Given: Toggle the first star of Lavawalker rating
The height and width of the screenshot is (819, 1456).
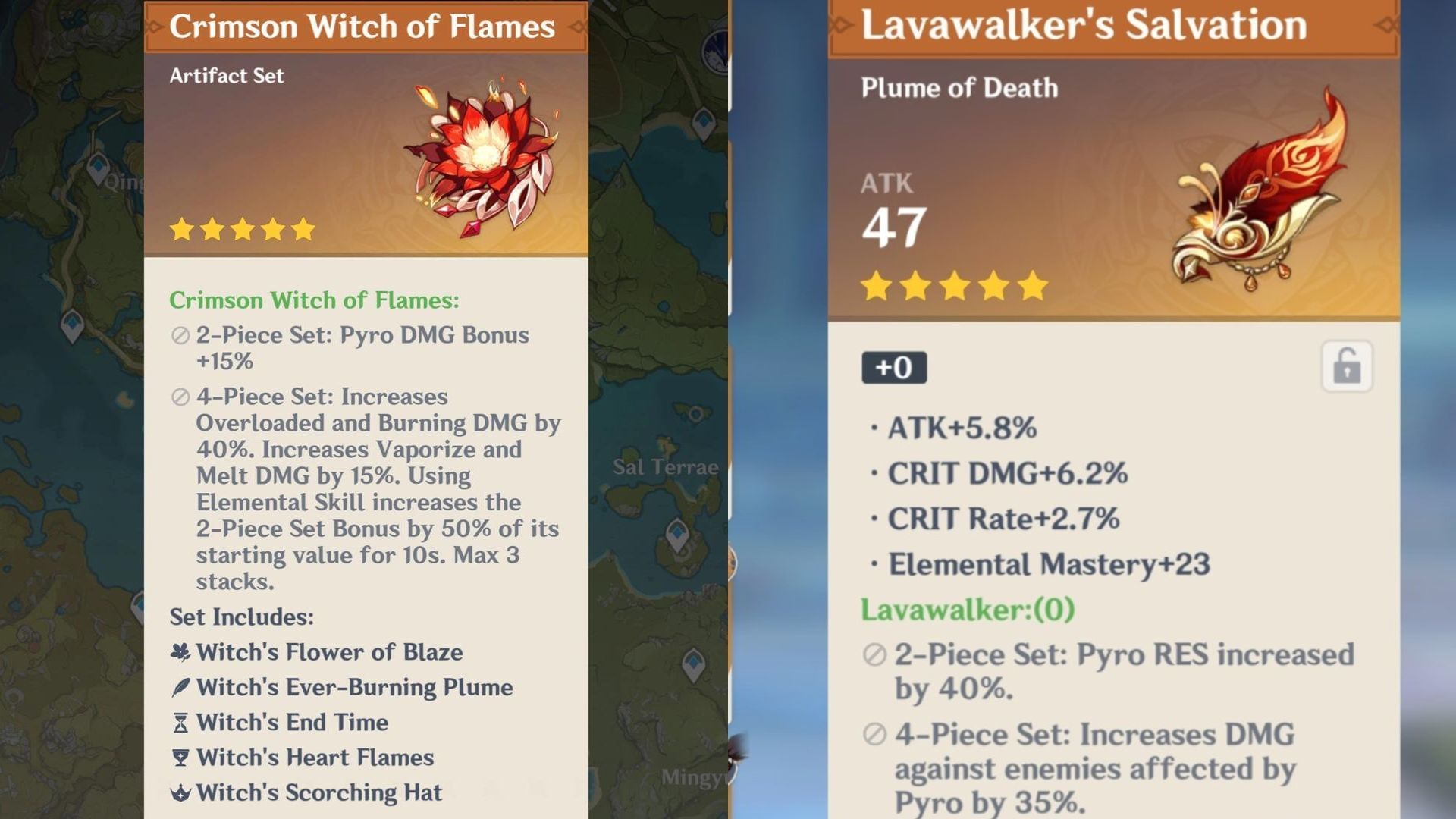Looking at the screenshot, I should click(x=874, y=286).
